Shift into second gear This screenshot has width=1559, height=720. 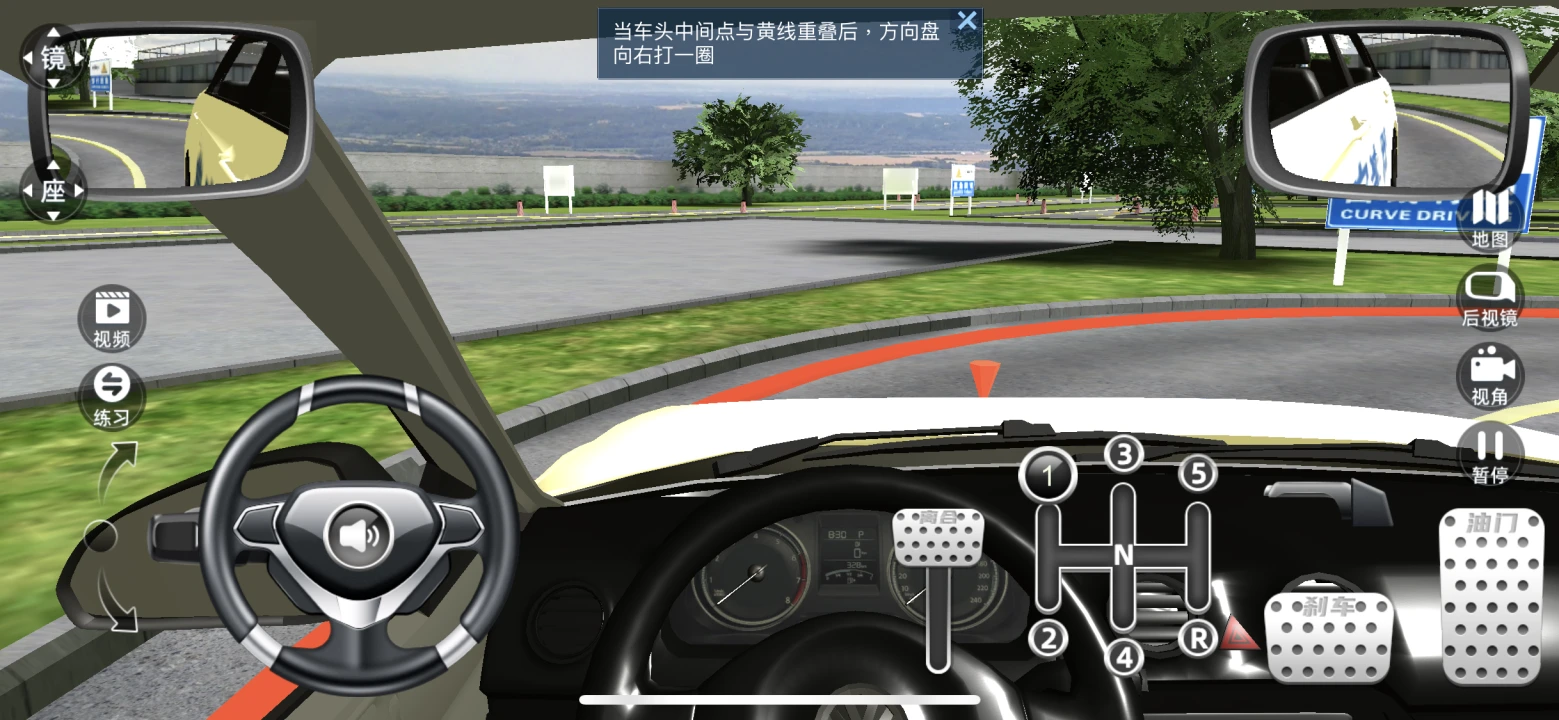click(1047, 637)
